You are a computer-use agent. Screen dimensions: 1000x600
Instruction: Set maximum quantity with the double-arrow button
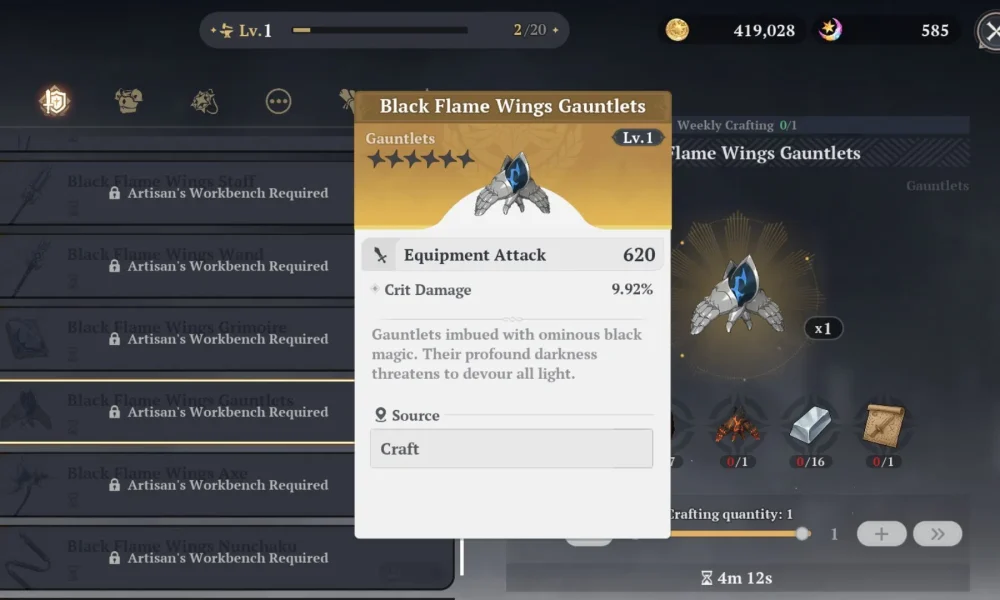pos(937,534)
